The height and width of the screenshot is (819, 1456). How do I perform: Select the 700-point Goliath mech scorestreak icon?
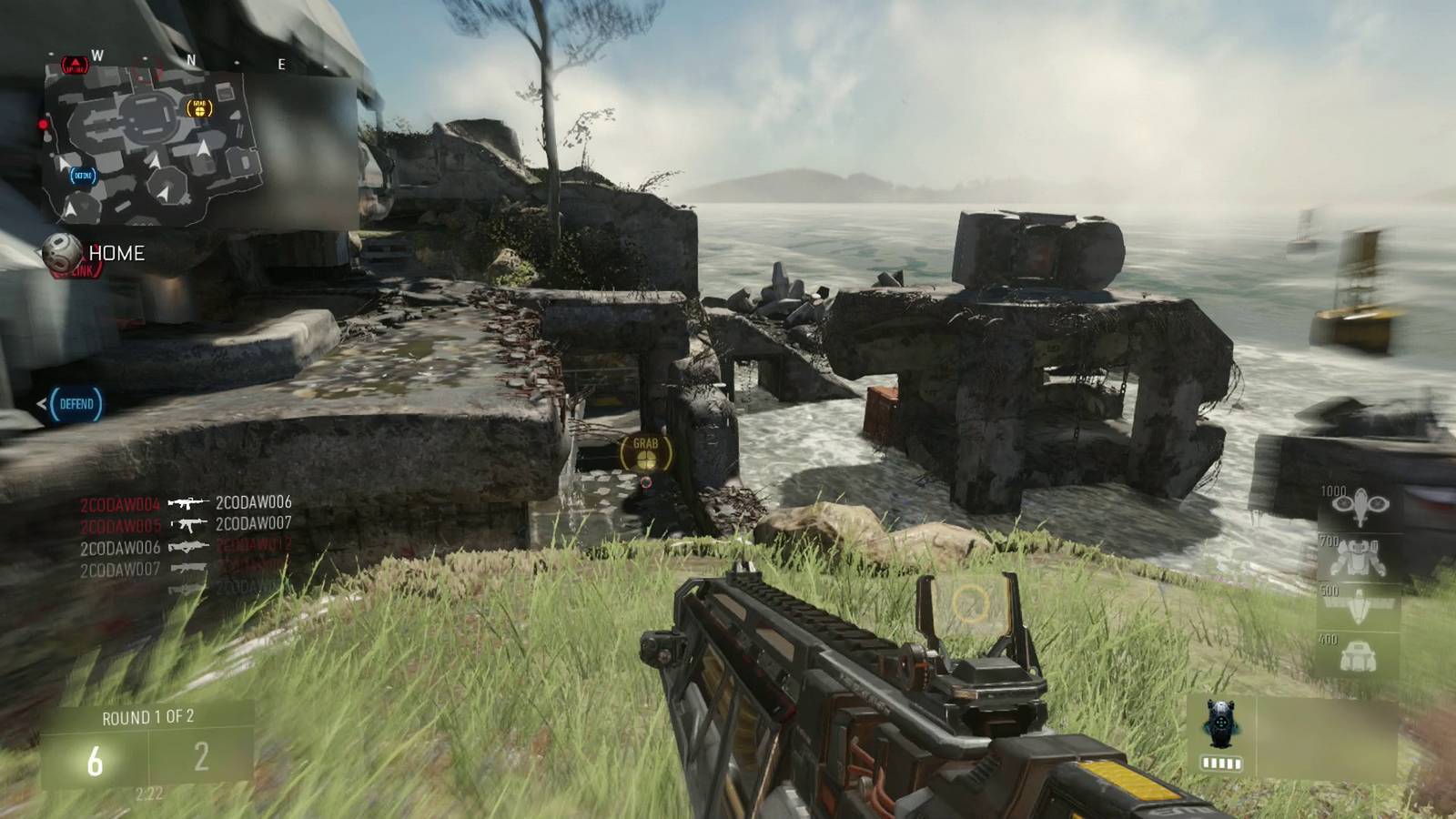click(1358, 556)
